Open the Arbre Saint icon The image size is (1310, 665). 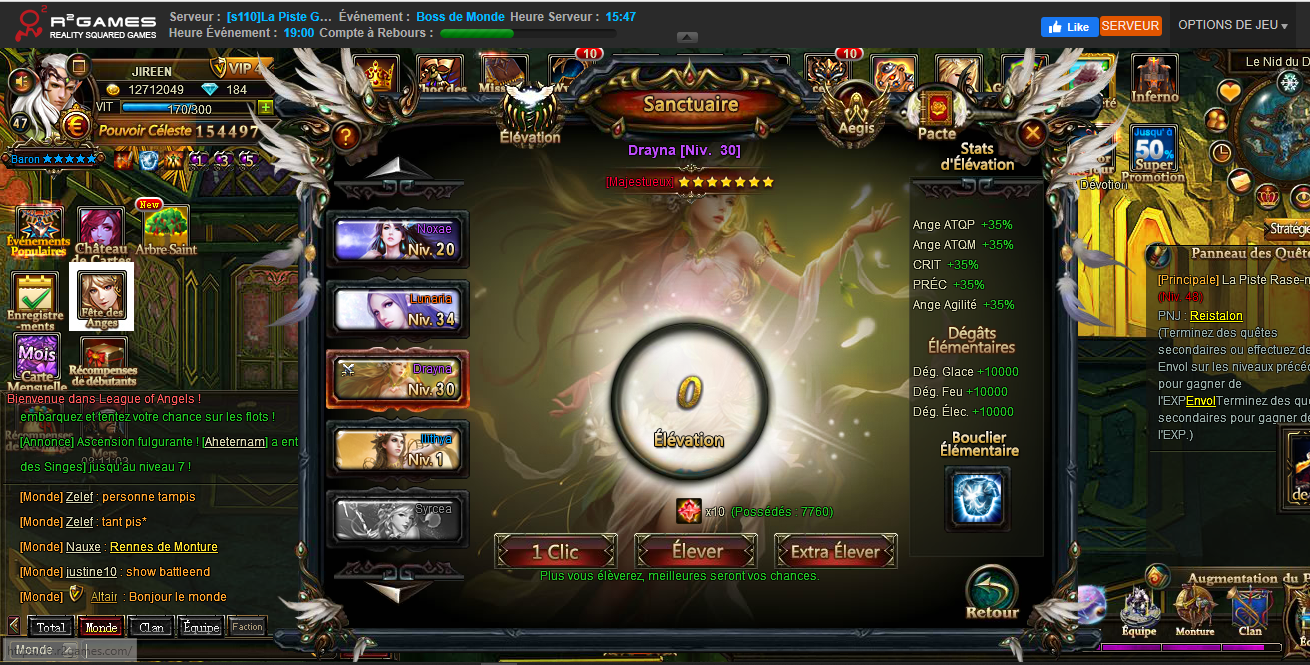point(166,230)
